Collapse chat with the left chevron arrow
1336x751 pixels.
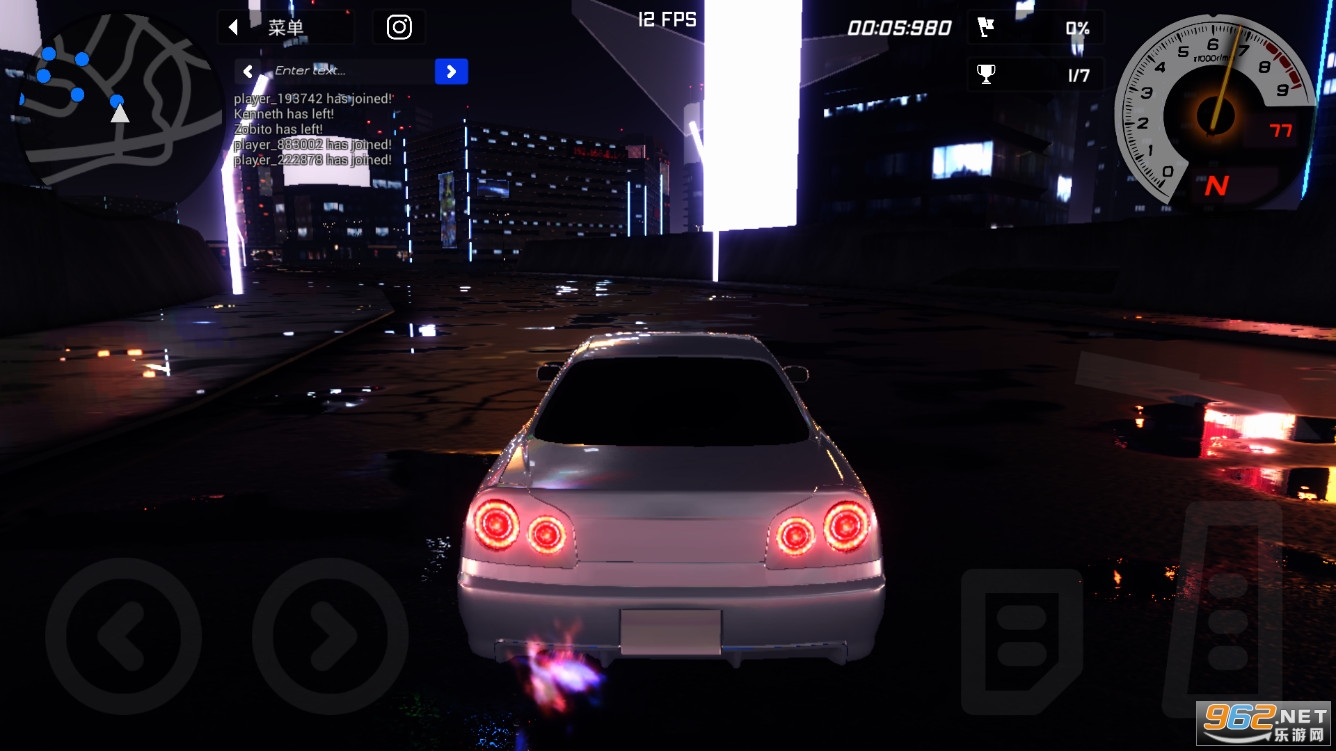coord(246,71)
